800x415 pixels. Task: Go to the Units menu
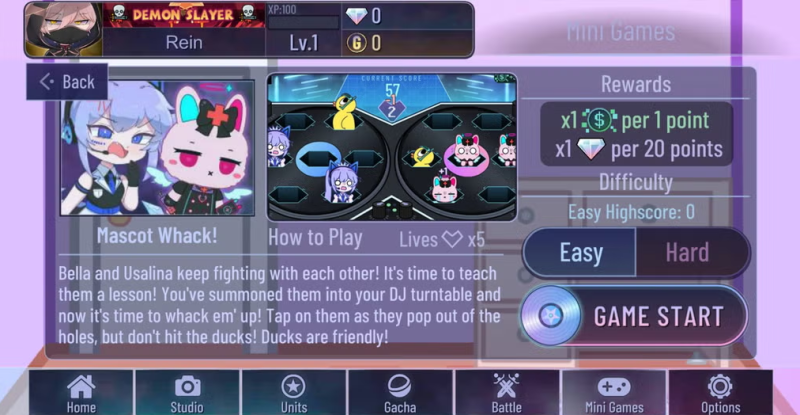[293, 392]
